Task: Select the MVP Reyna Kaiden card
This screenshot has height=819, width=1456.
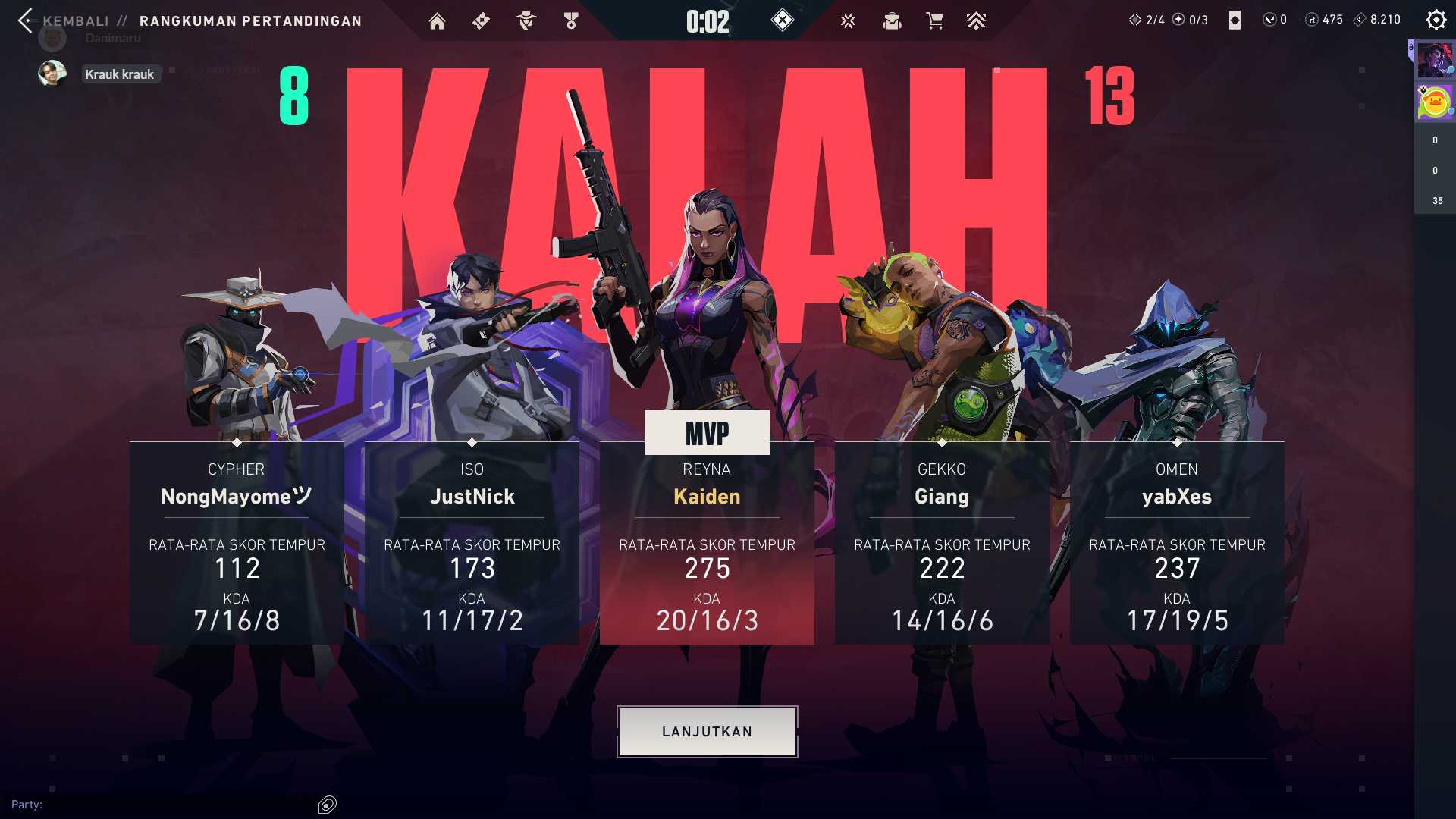Action: tap(707, 543)
